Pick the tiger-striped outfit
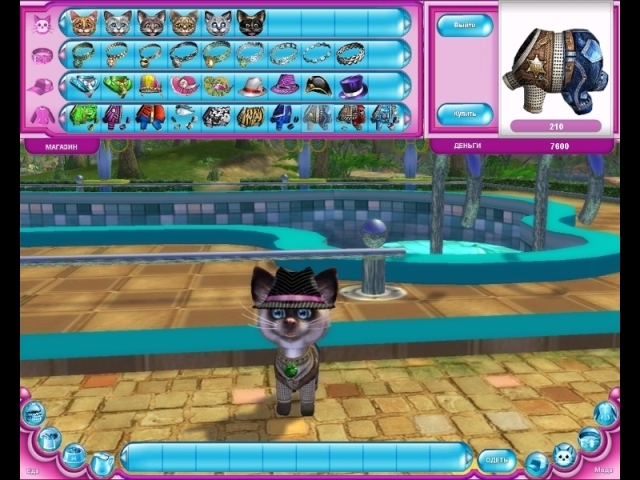 pos(251,117)
